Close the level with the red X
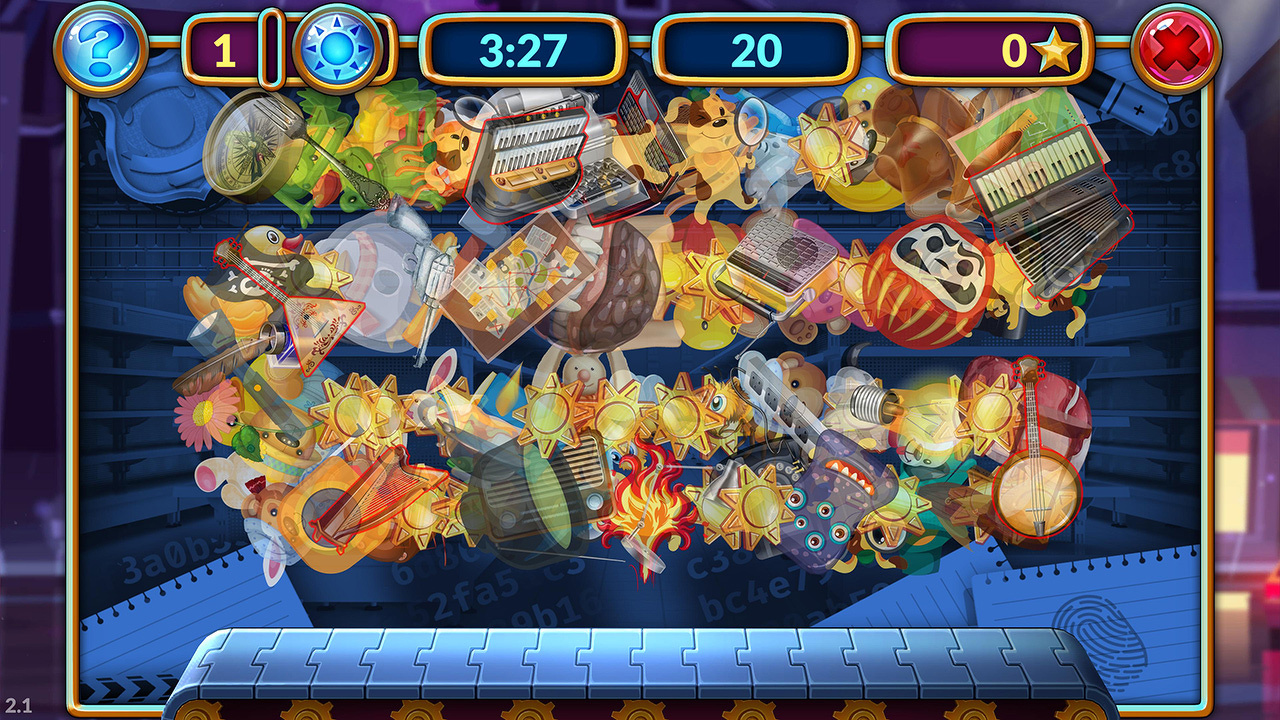The width and height of the screenshot is (1280, 720). [x=1176, y=47]
